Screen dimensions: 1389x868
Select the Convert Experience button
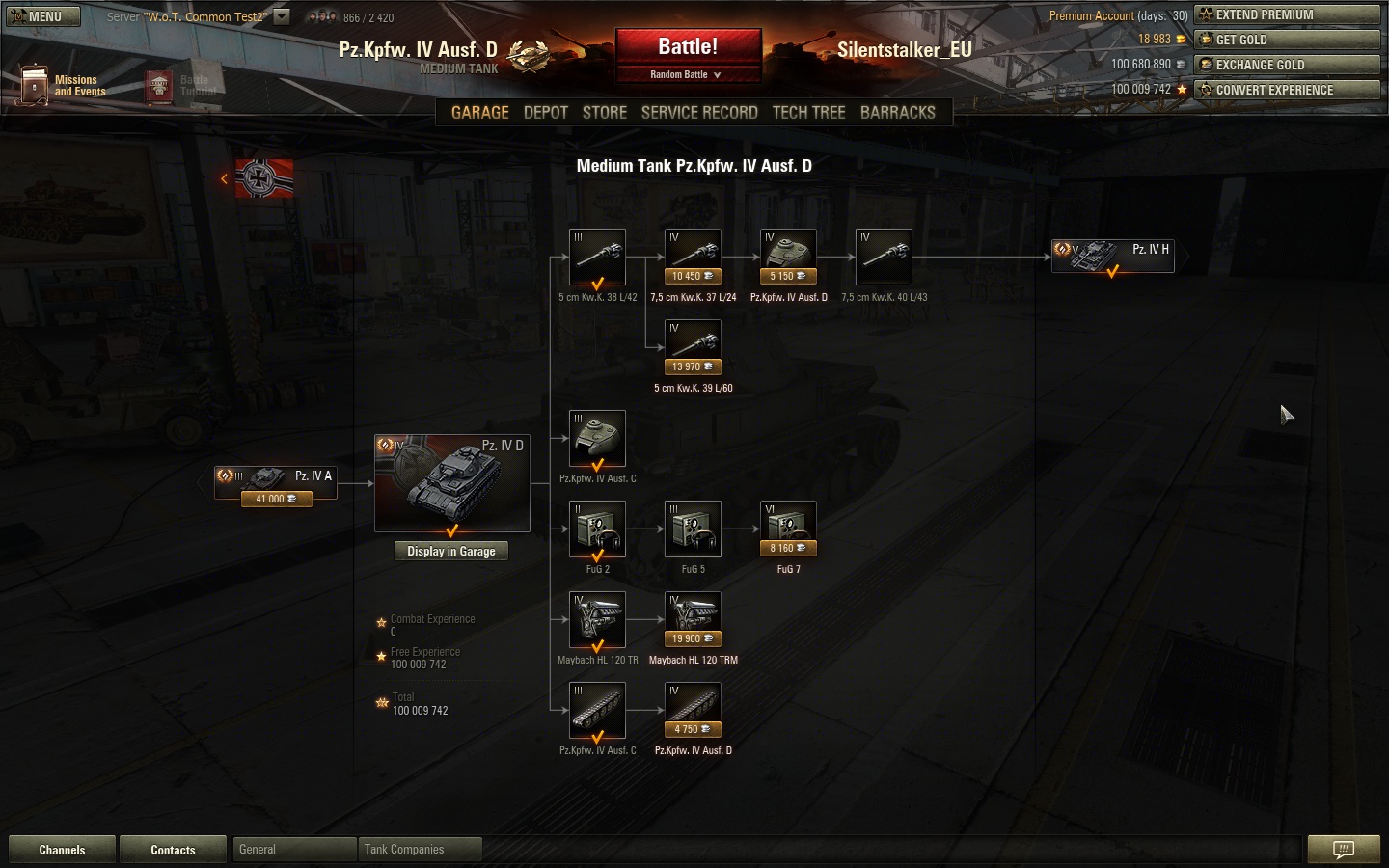pos(1287,90)
